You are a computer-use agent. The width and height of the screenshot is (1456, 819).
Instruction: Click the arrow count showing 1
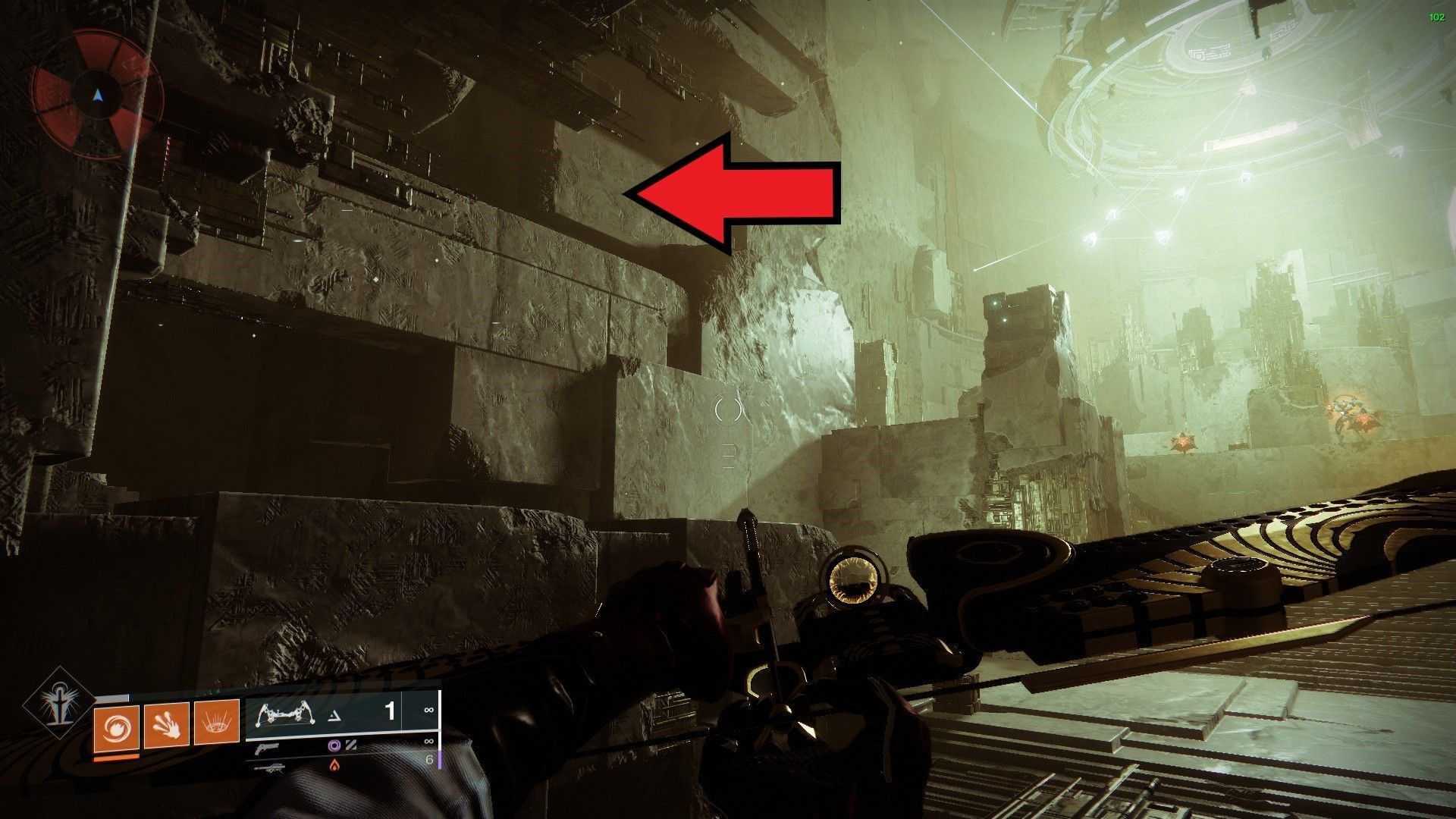(x=389, y=711)
